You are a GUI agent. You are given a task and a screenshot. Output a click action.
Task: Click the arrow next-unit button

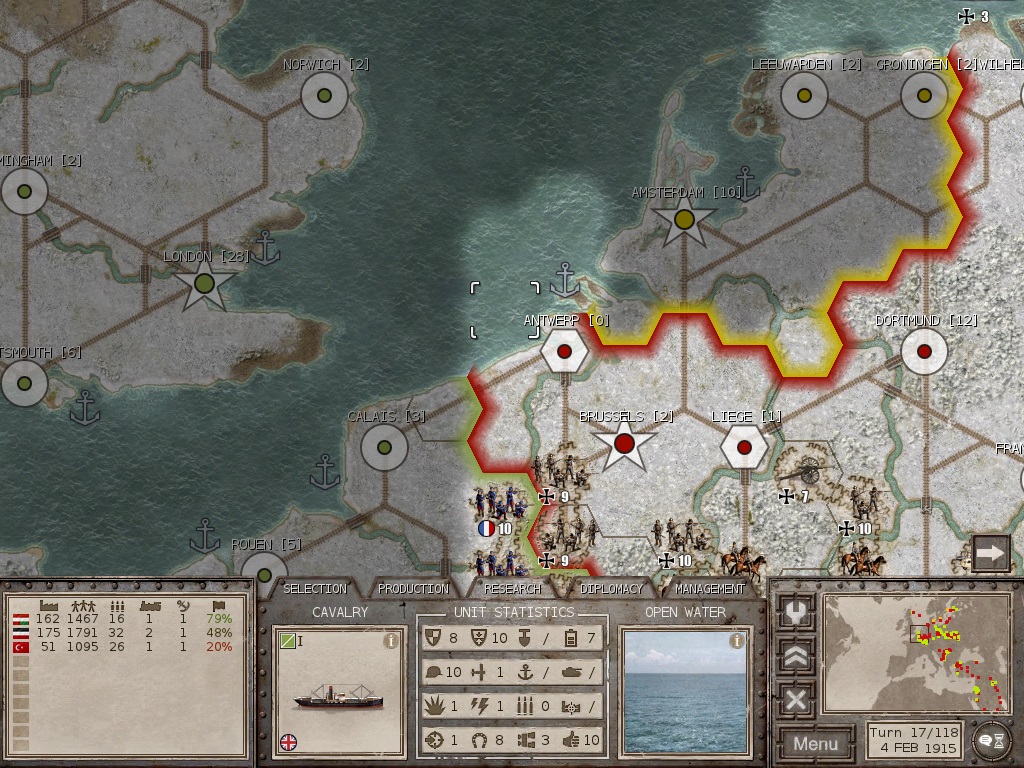[990, 552]
